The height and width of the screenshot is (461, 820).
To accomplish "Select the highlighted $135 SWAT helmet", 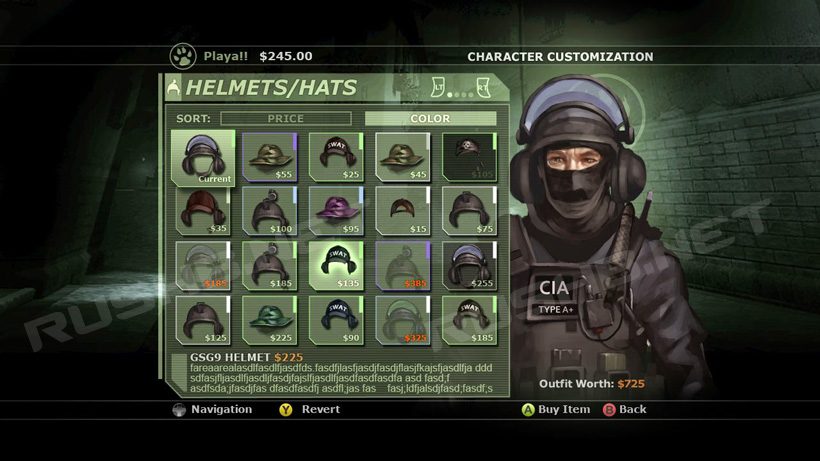I will coord(335,264).
